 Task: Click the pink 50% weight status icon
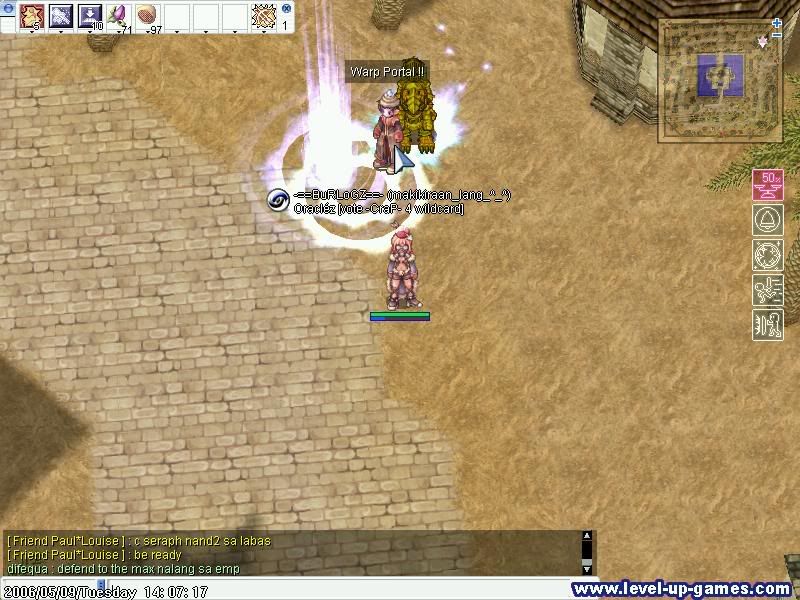coord(767,185)
